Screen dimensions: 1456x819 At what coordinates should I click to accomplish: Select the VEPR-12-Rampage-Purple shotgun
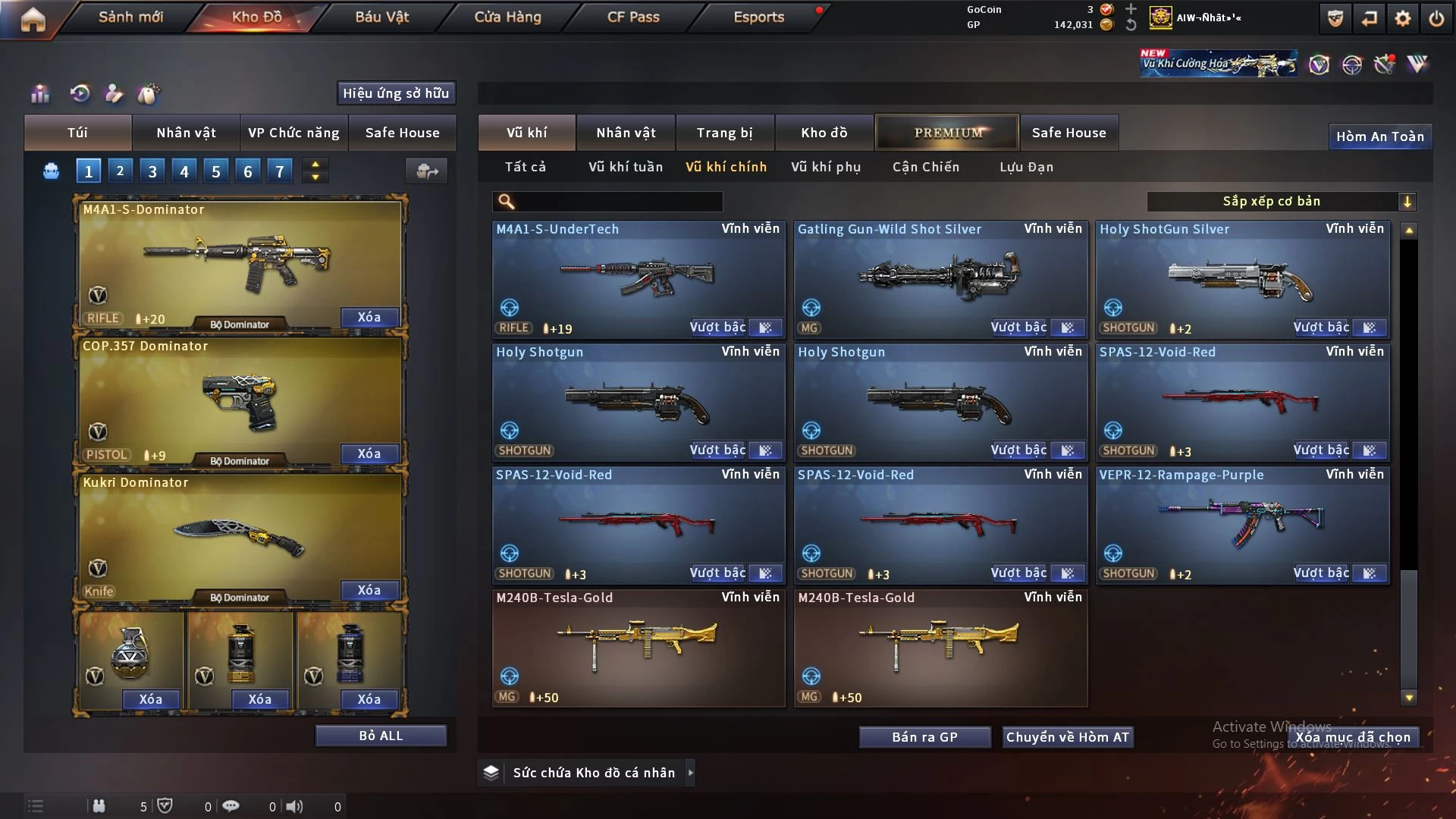(1242, 525)
